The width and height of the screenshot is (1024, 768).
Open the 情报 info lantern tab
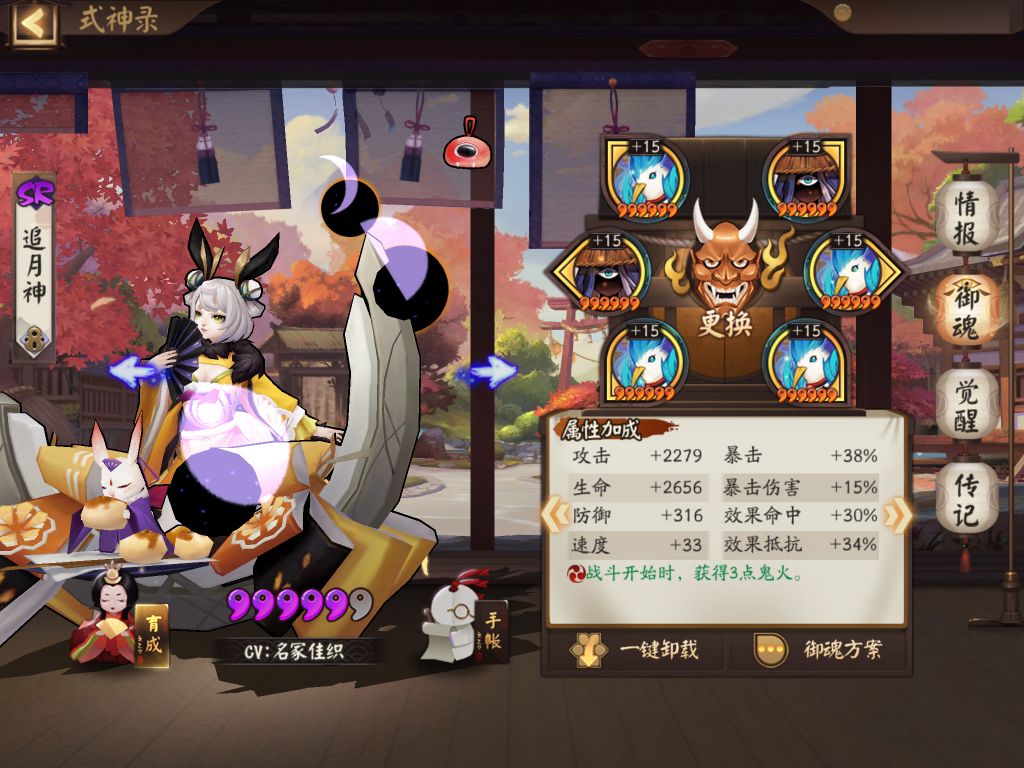[965, 215]
